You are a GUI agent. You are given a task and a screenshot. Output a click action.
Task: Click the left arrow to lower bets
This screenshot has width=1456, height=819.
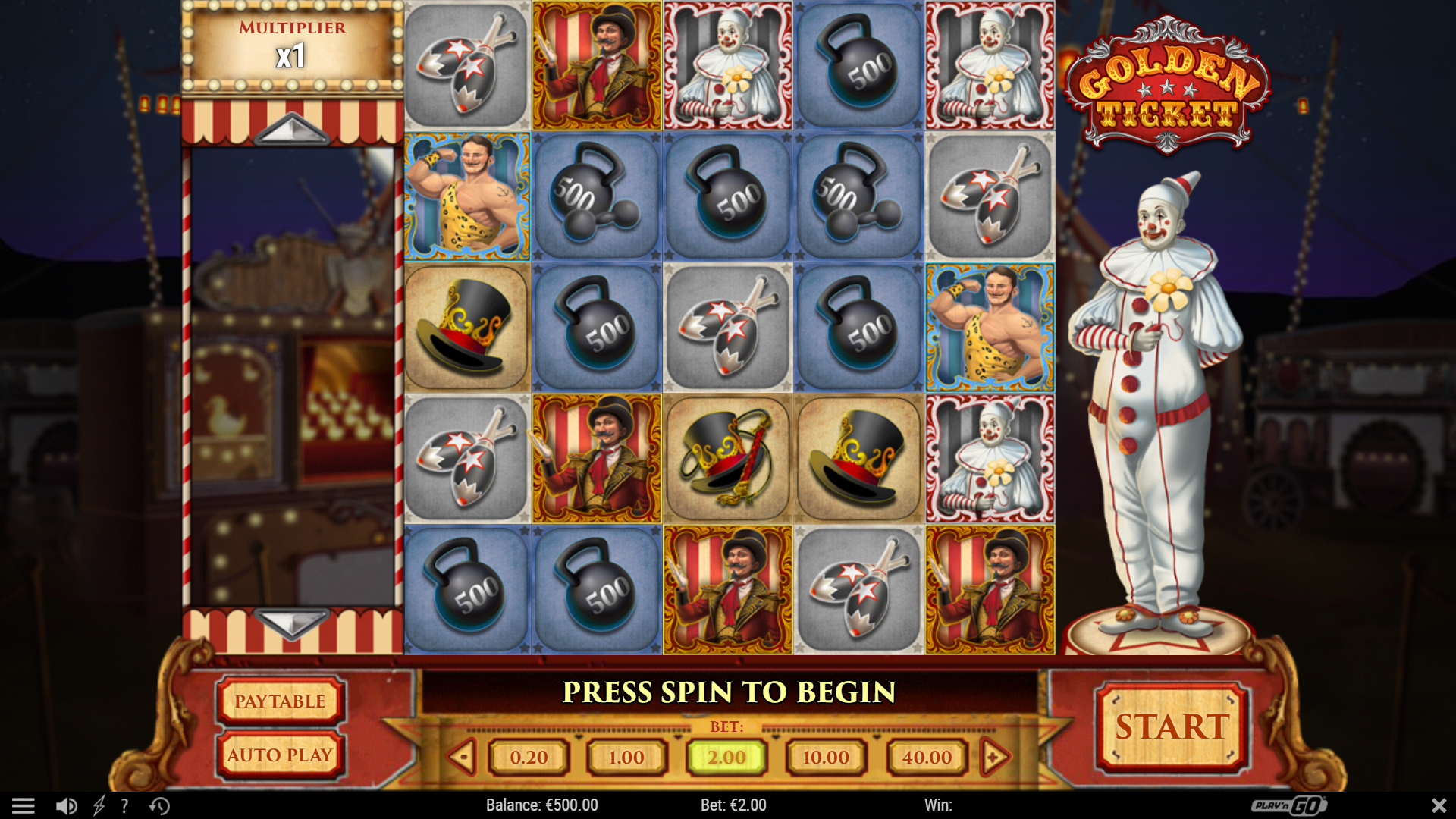[x=462, y=757]
